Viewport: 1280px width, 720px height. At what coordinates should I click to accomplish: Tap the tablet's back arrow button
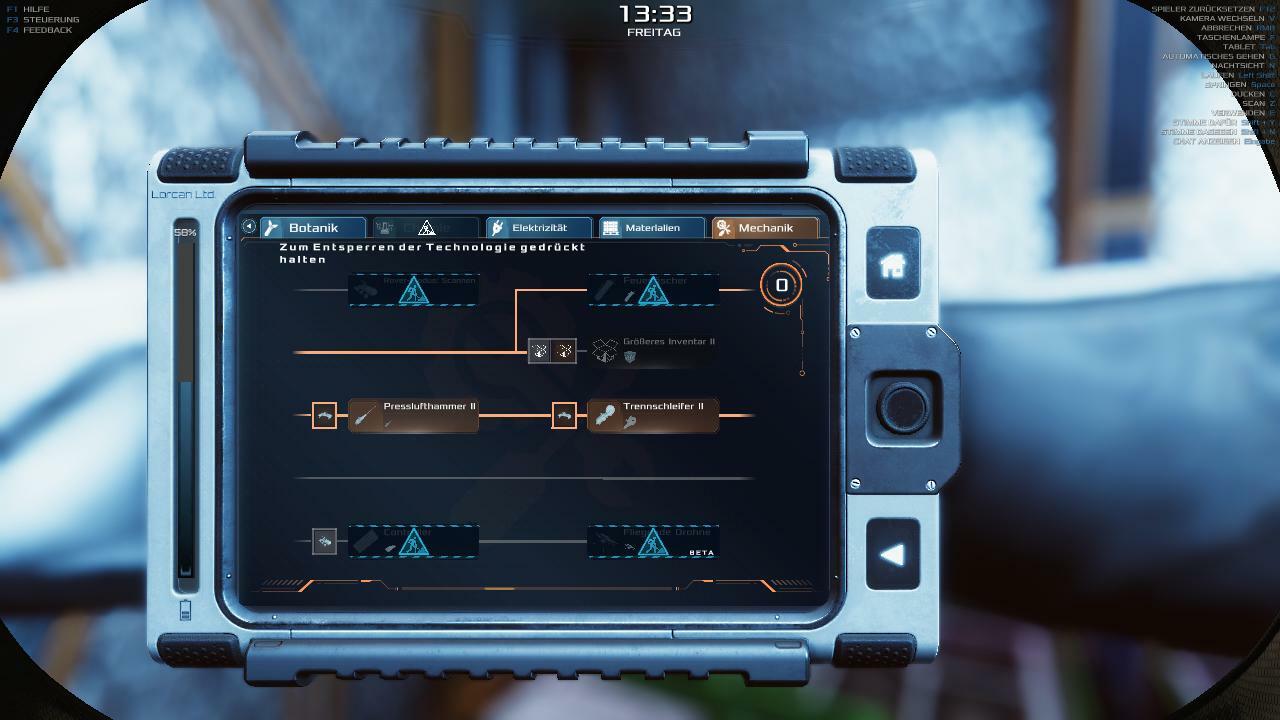coord(892,554)
